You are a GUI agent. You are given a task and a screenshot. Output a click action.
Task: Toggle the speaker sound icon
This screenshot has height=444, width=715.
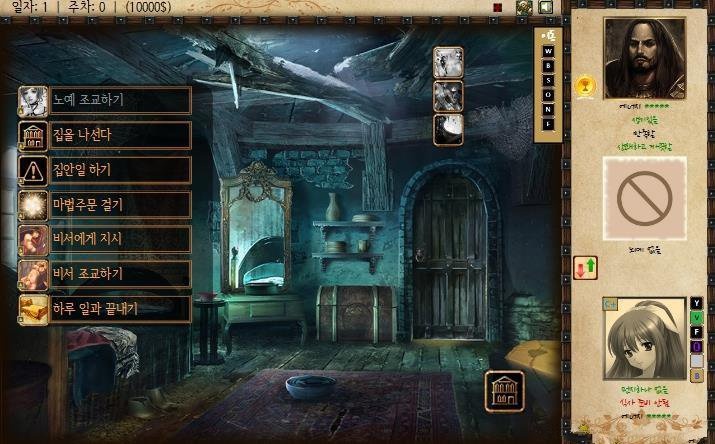(x=545, y=7)
